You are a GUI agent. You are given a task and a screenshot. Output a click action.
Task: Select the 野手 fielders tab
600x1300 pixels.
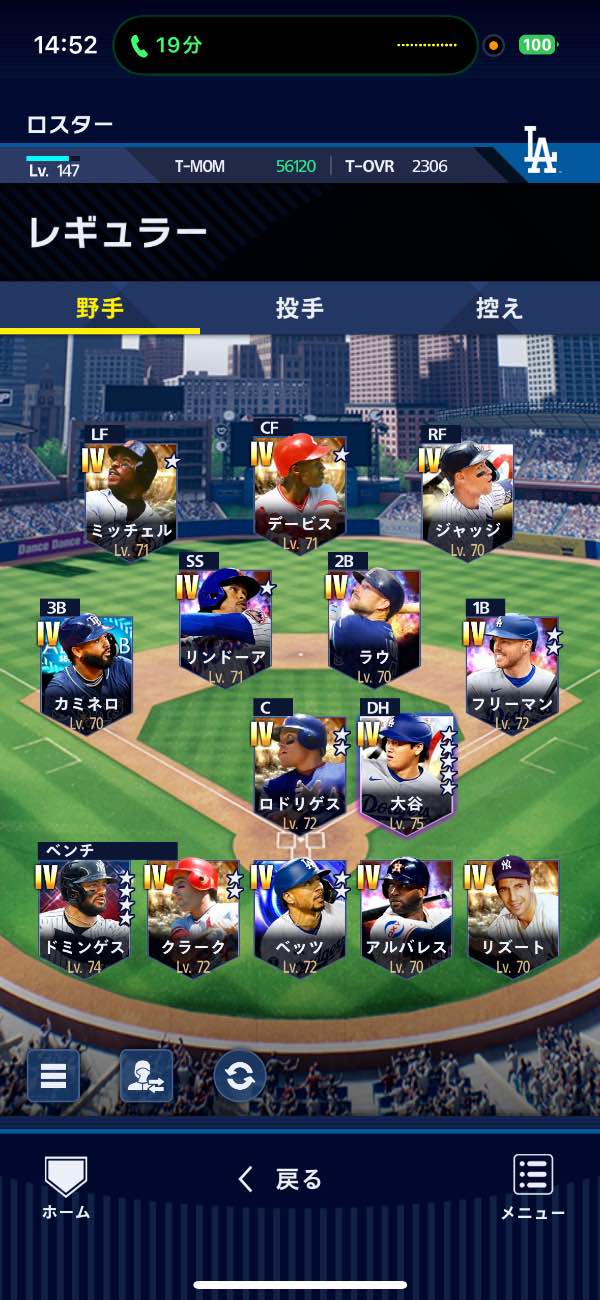click(x=100, y=308)
